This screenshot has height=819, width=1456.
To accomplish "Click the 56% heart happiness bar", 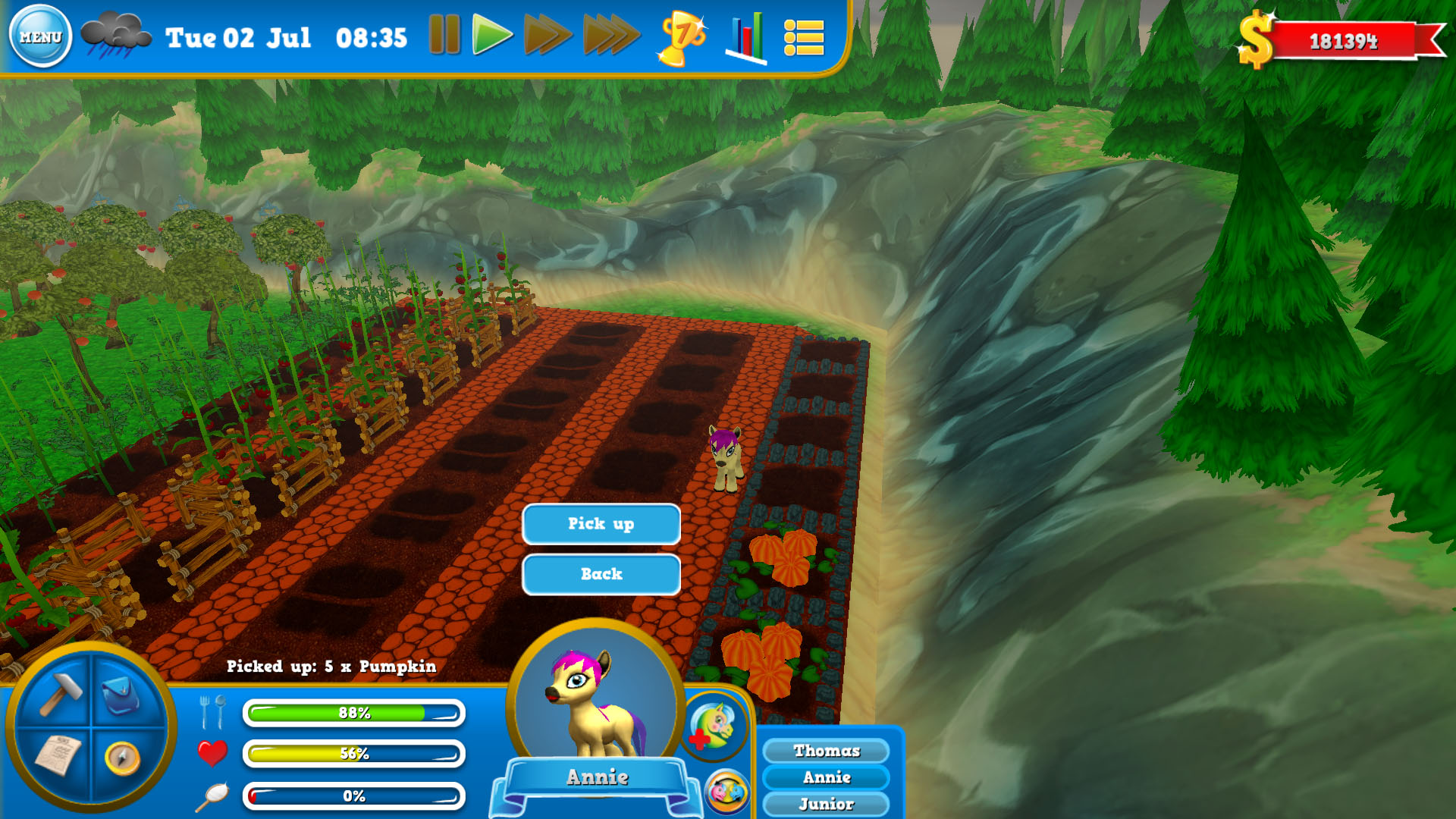I will [x=355, y=755].
